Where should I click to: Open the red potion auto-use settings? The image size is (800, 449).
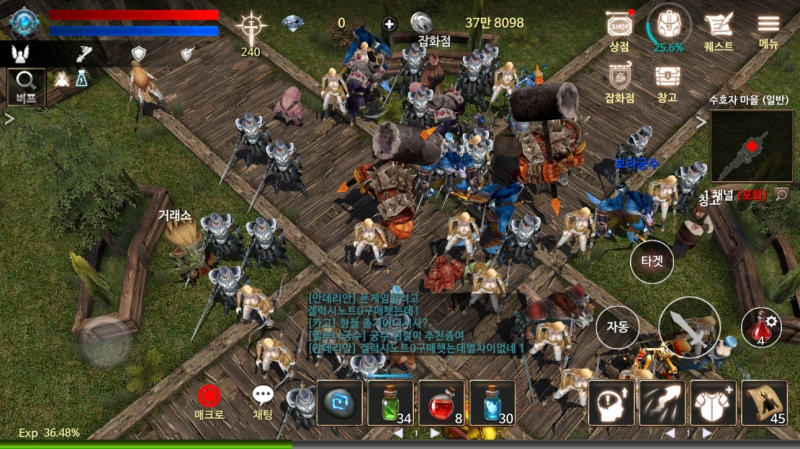coord(761,327)
